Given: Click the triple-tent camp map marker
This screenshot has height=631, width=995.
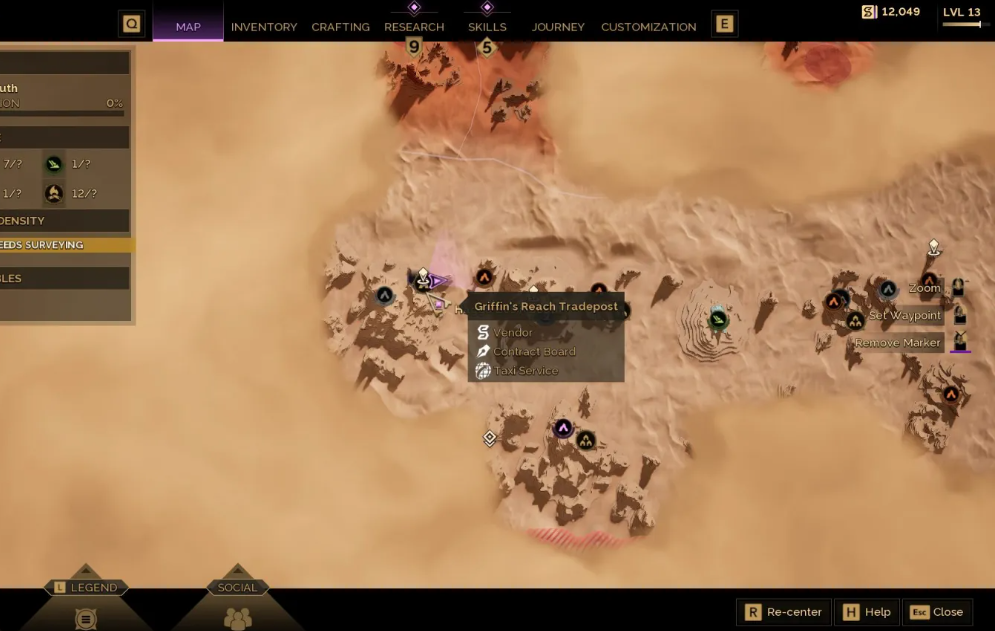Looking at the screenshot, I should point(586,440).
